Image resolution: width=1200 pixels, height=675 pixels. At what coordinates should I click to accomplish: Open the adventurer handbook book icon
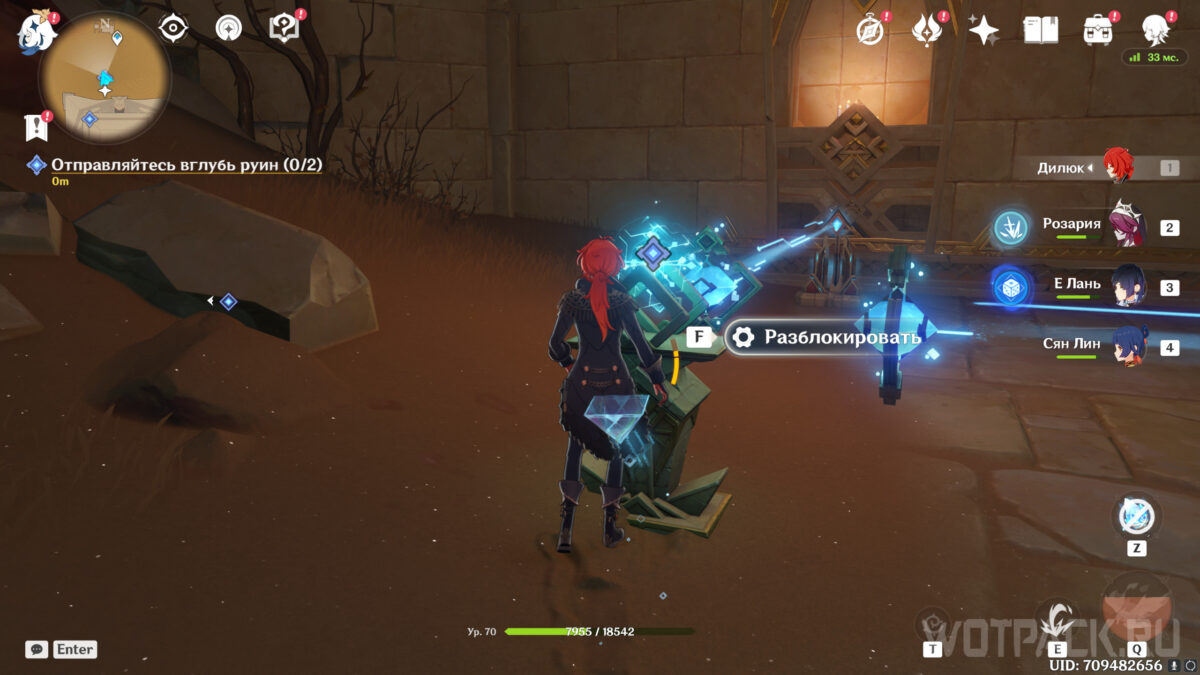pyautogui.click(x=1041, y=30)
